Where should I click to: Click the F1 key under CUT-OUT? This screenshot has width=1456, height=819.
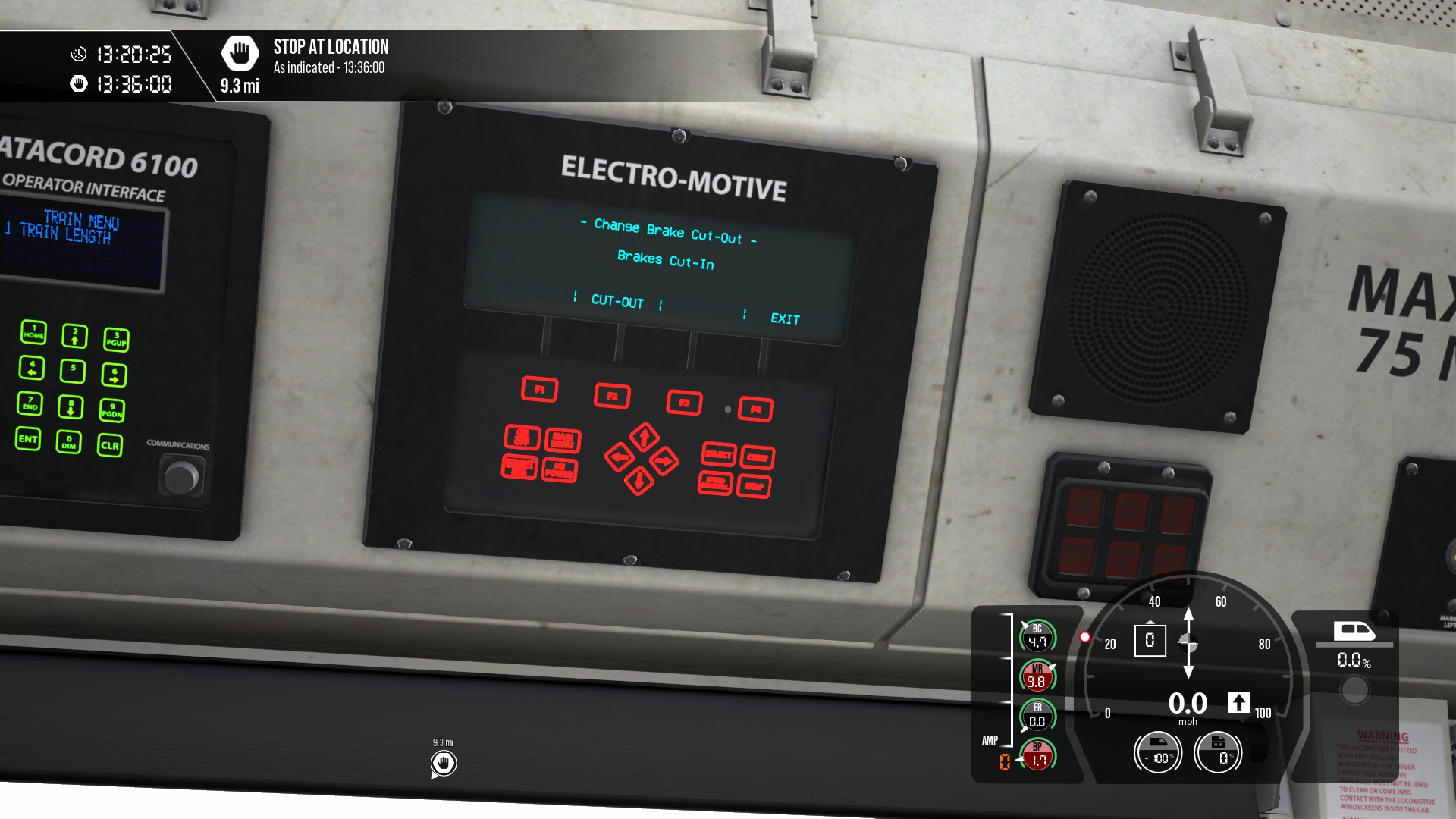539,390
